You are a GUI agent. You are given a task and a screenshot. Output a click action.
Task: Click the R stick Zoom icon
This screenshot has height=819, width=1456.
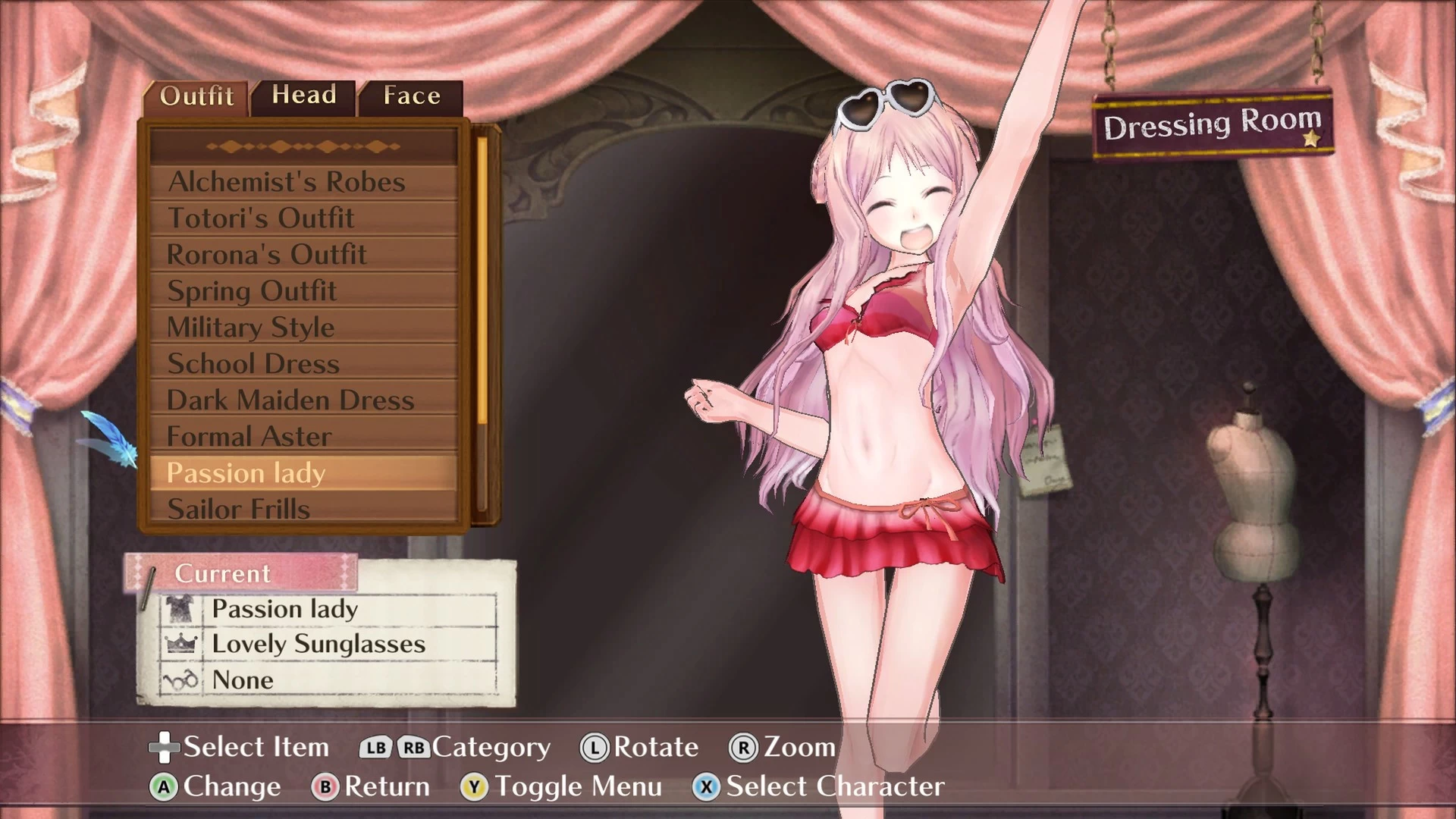point(743,747)
